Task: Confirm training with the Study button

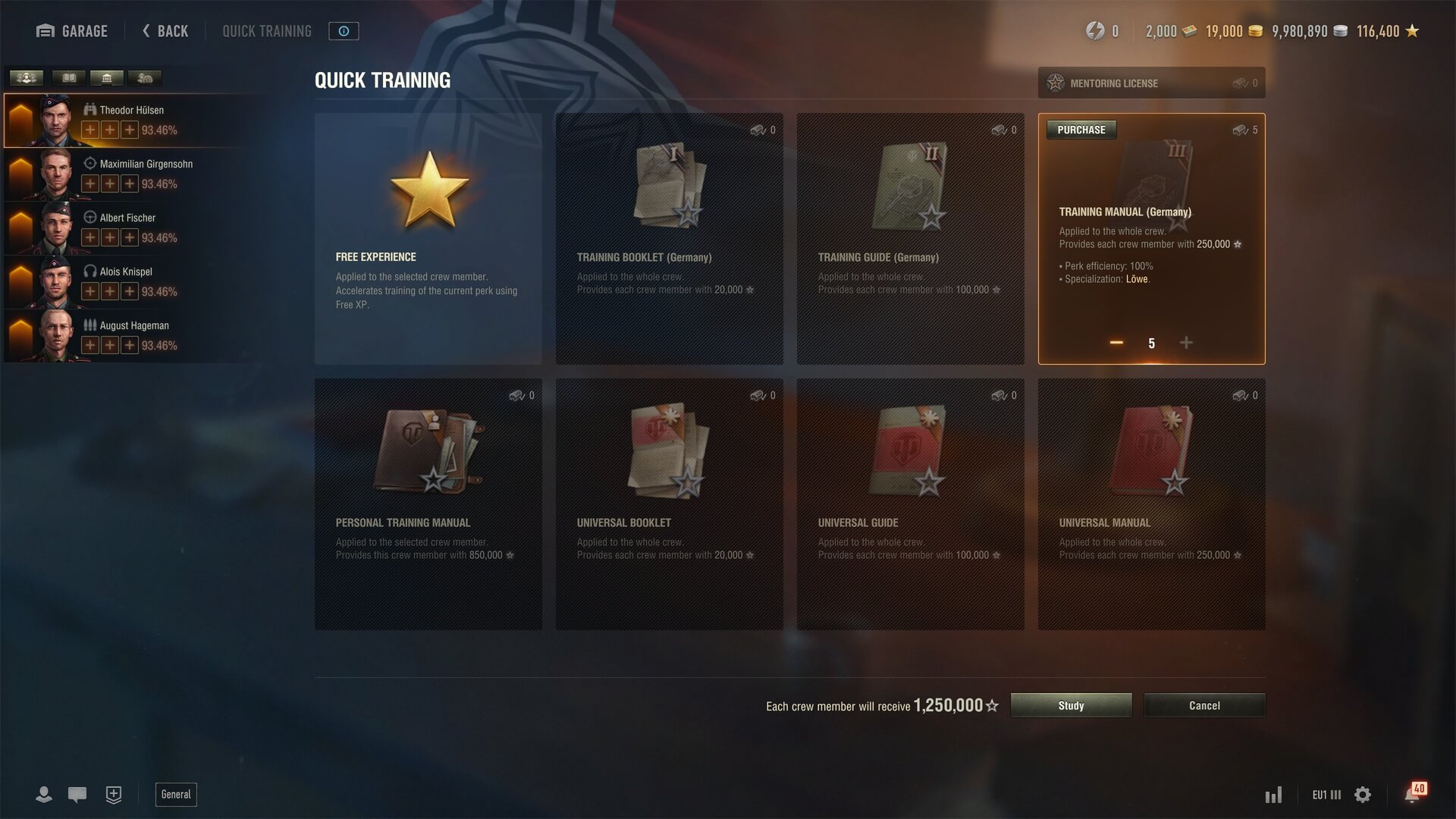Action: [1071, 705]
